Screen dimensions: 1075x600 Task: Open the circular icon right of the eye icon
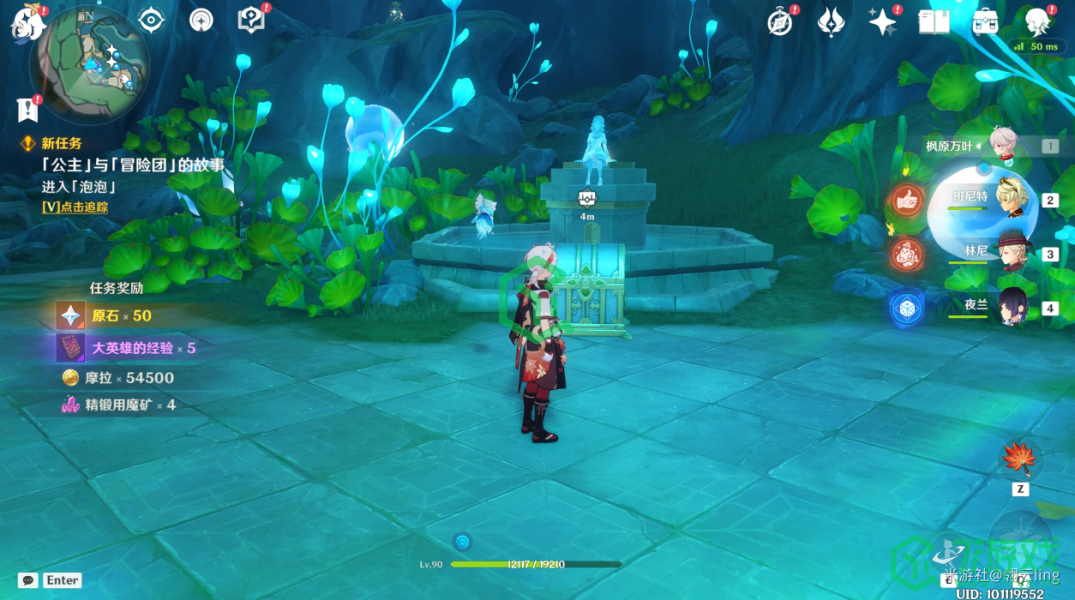coord(201,19)
